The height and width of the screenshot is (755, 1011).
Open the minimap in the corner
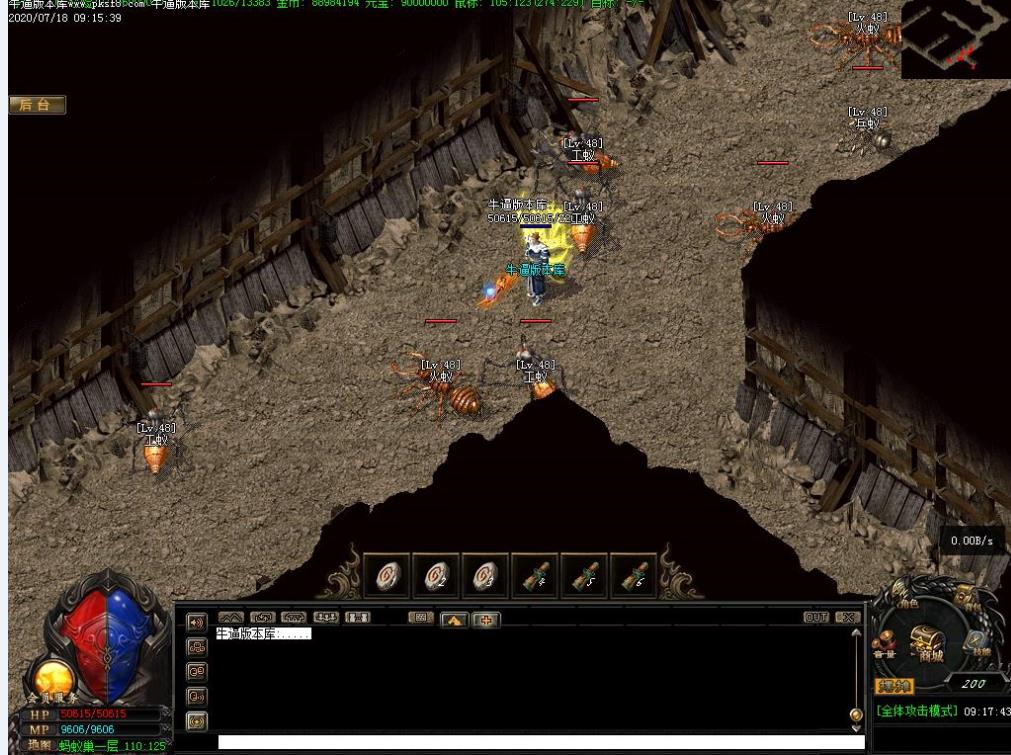coord(954,40)
